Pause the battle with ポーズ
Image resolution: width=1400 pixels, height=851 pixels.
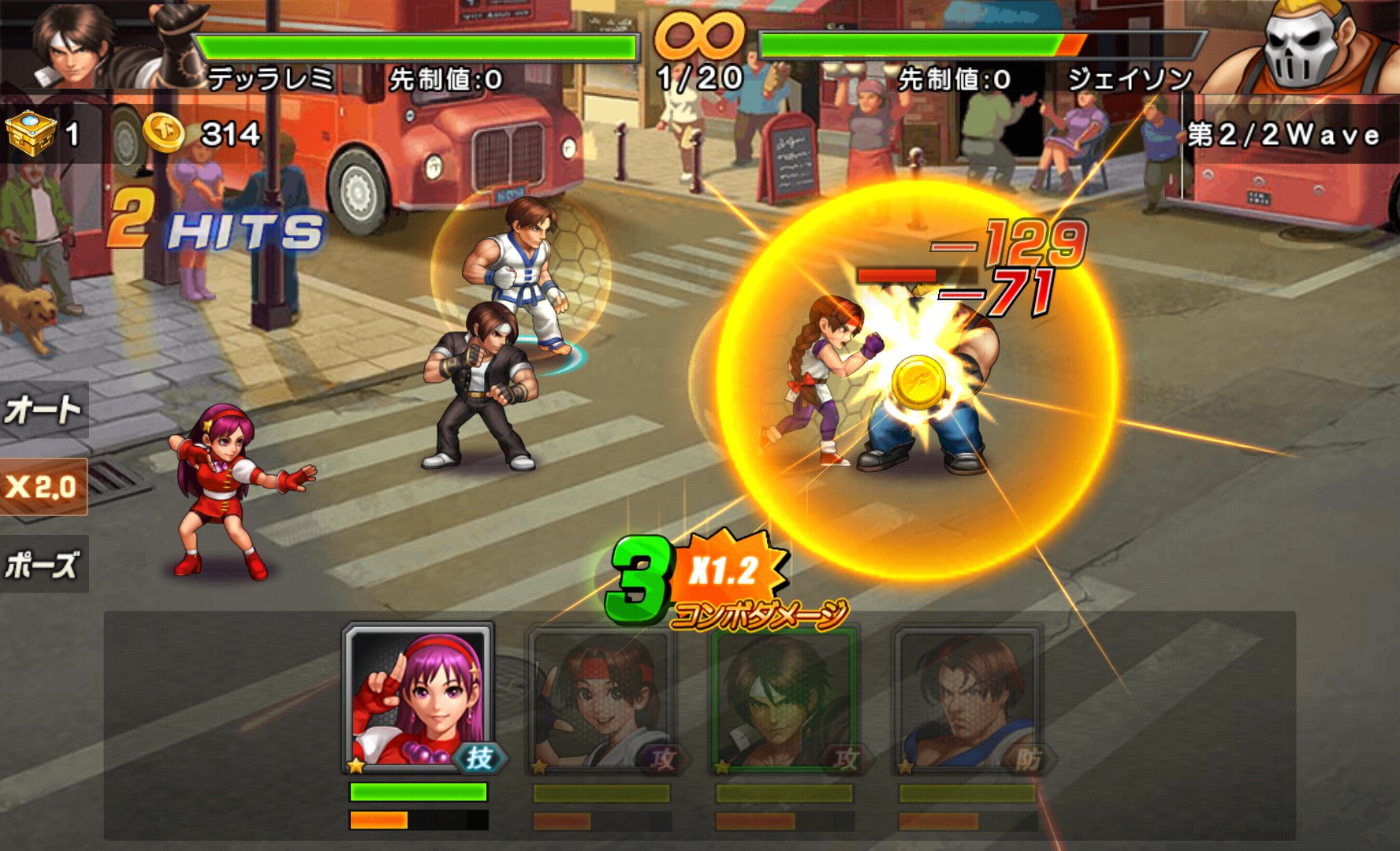(x=43, y=564)
